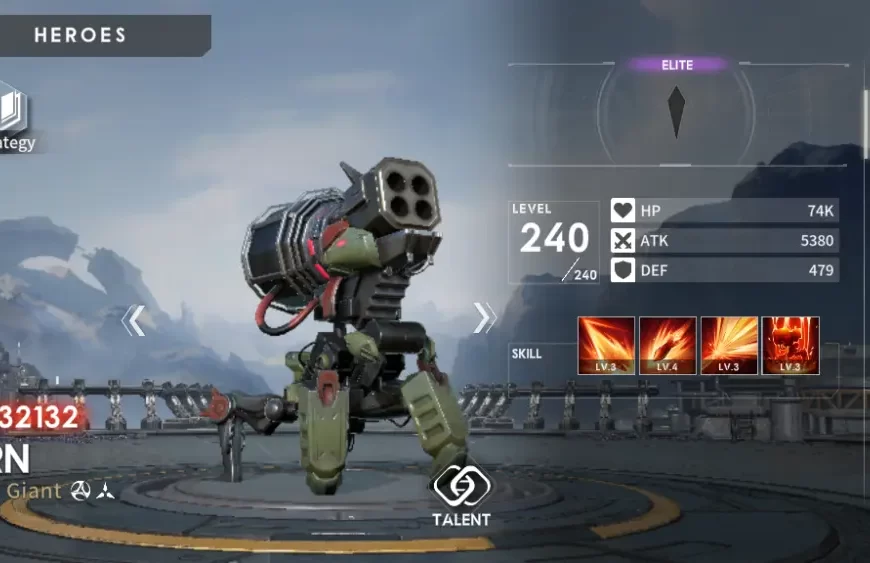Screen dimensions: 870x563
Task: Go to the previous hero with left arrow
Action: click(x=133, y=320)
